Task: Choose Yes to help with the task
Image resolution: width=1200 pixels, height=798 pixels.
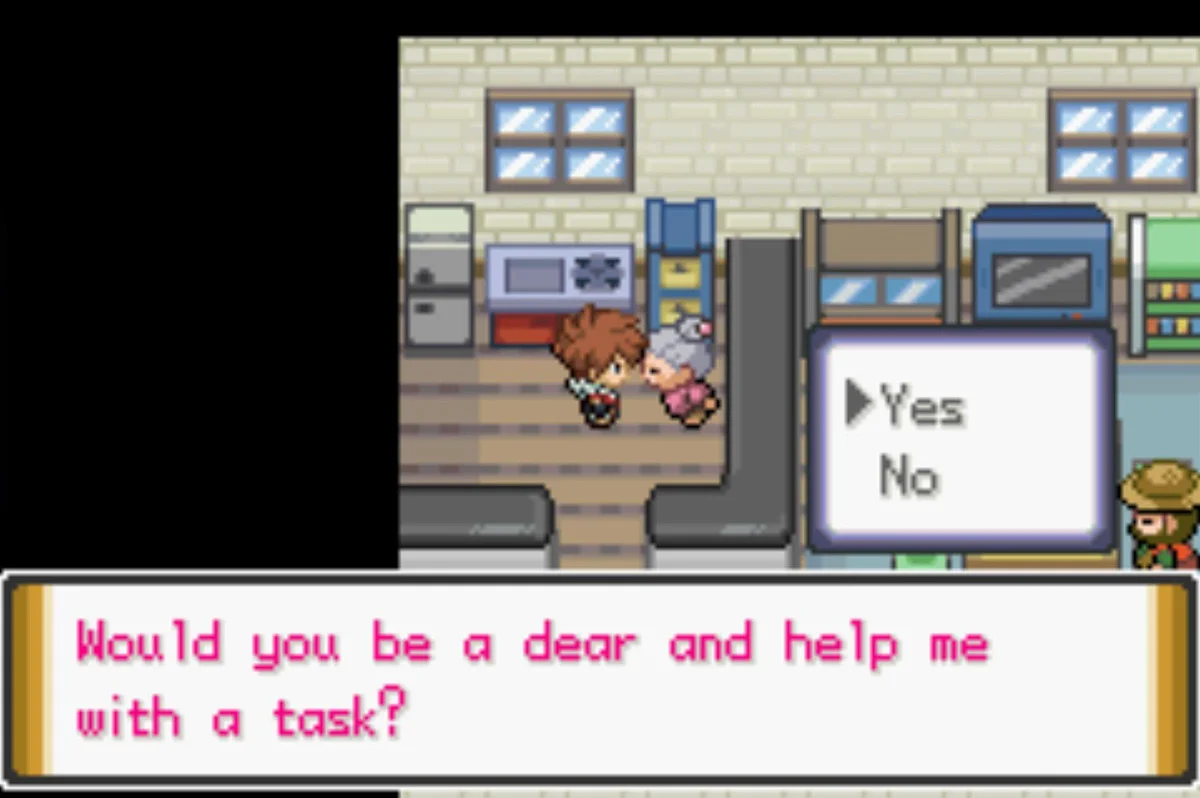Action: (x=921, y=407)
